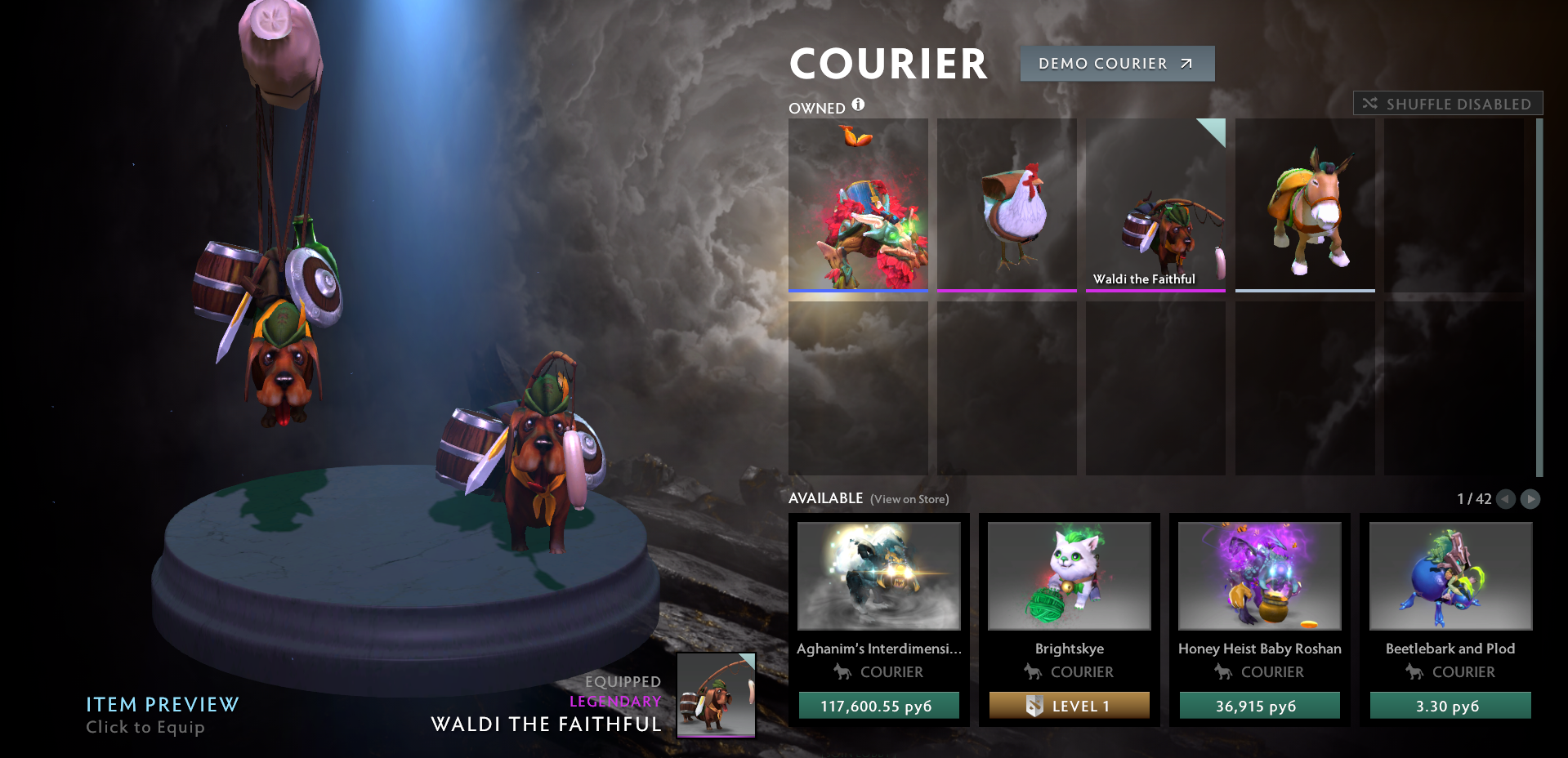Click the courier icon under Aghanim's Interdimensional
Viewport: 1568px width, 758px height.
[x=842, y=671]
